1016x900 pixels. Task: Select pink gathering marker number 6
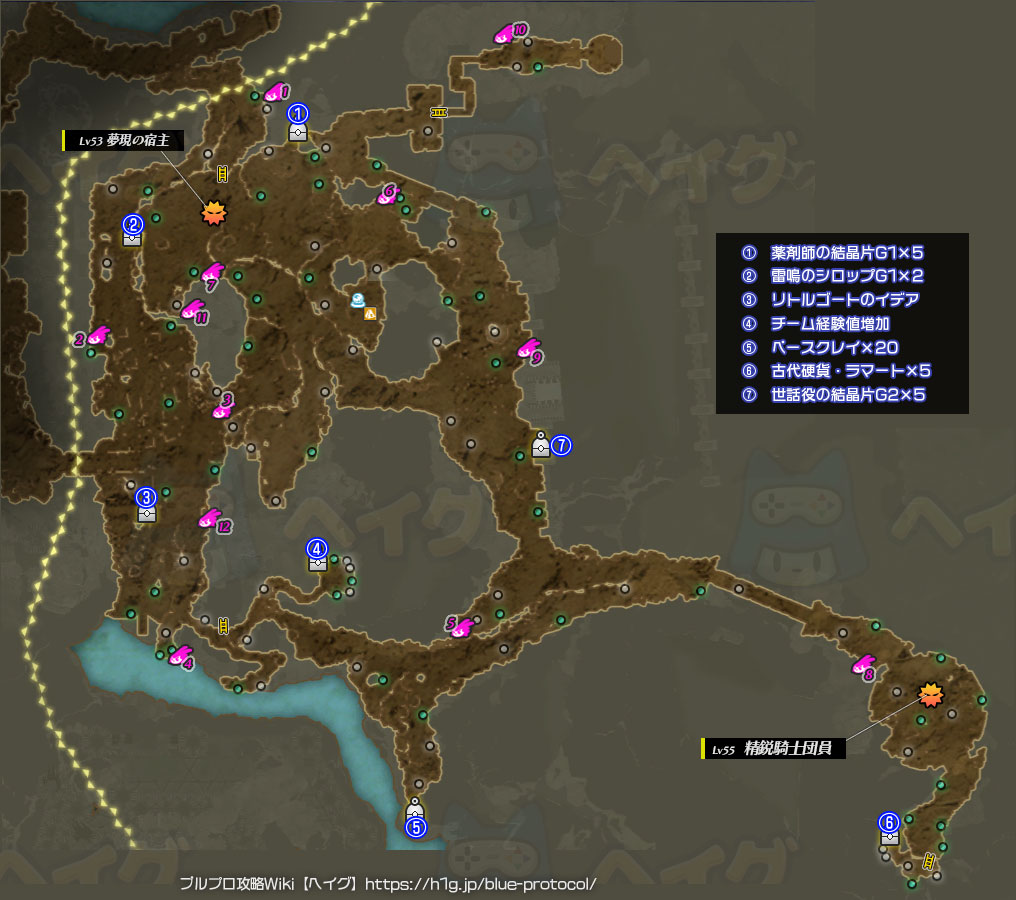388,194
